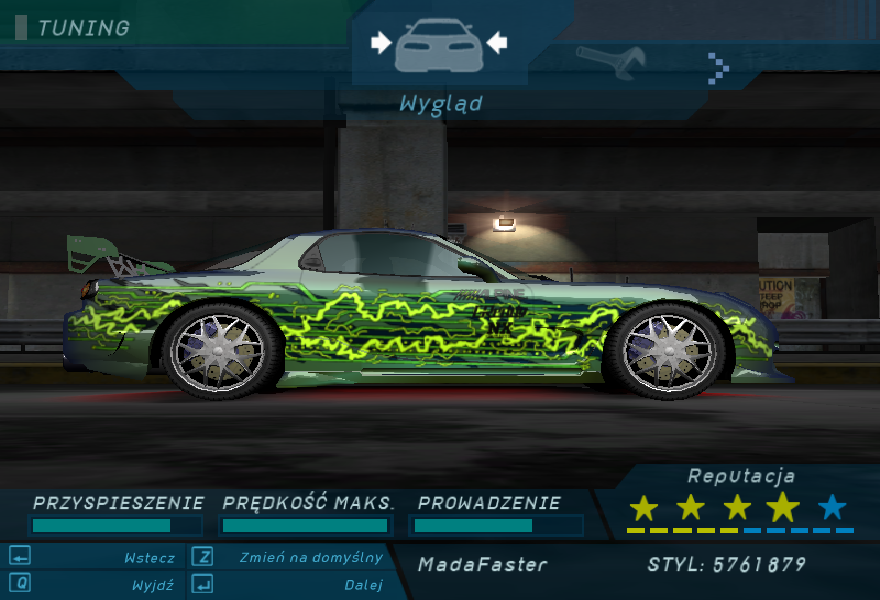Show the next categories with the chevron arrow
The height and width of the screenshot is (600, 880).
pyautogui.click(x=718, y=67)
